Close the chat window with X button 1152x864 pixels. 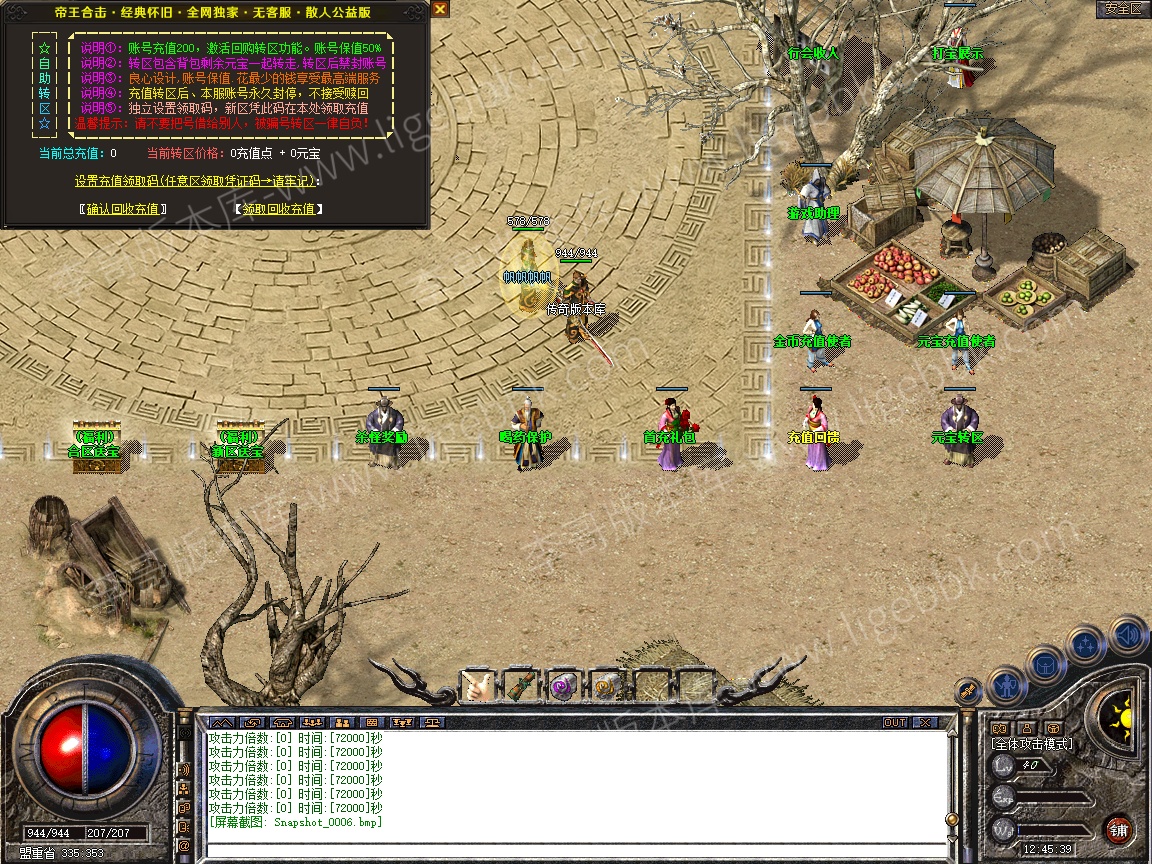(924, 722)
